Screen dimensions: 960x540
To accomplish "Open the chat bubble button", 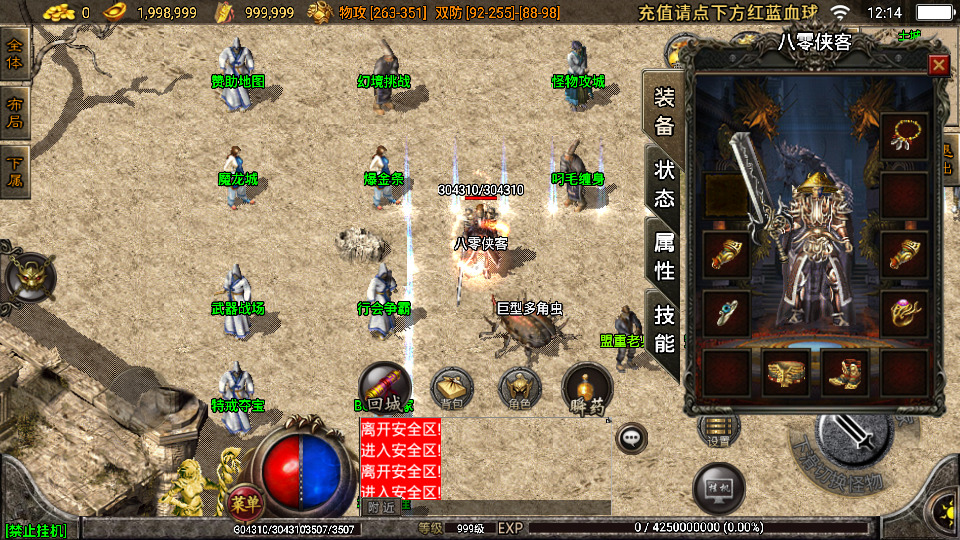I will [x=631, y=436].
